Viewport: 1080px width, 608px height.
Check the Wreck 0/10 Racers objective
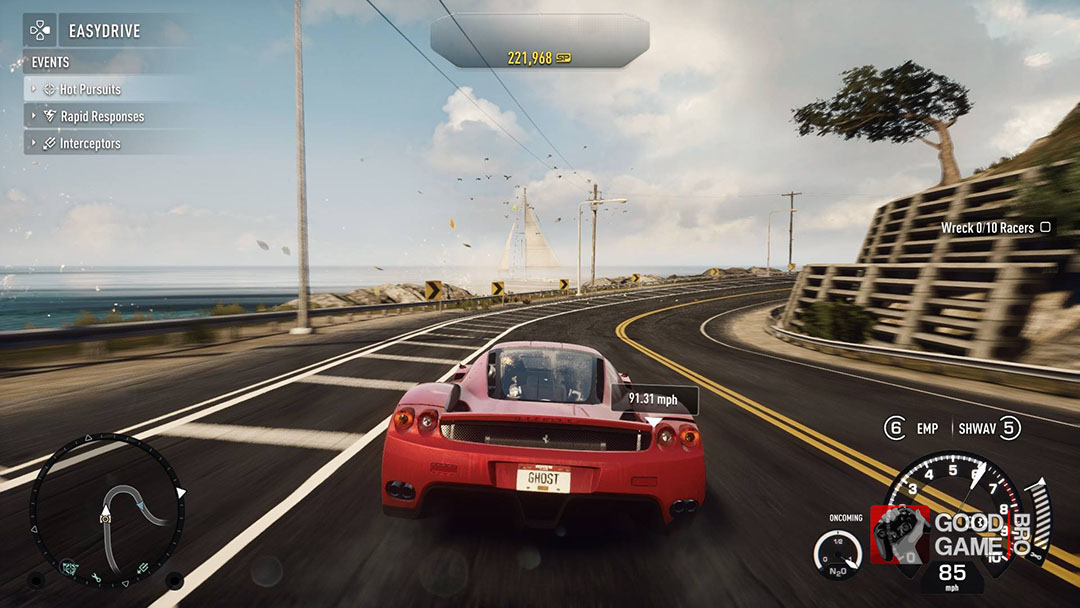coord(995,228)
